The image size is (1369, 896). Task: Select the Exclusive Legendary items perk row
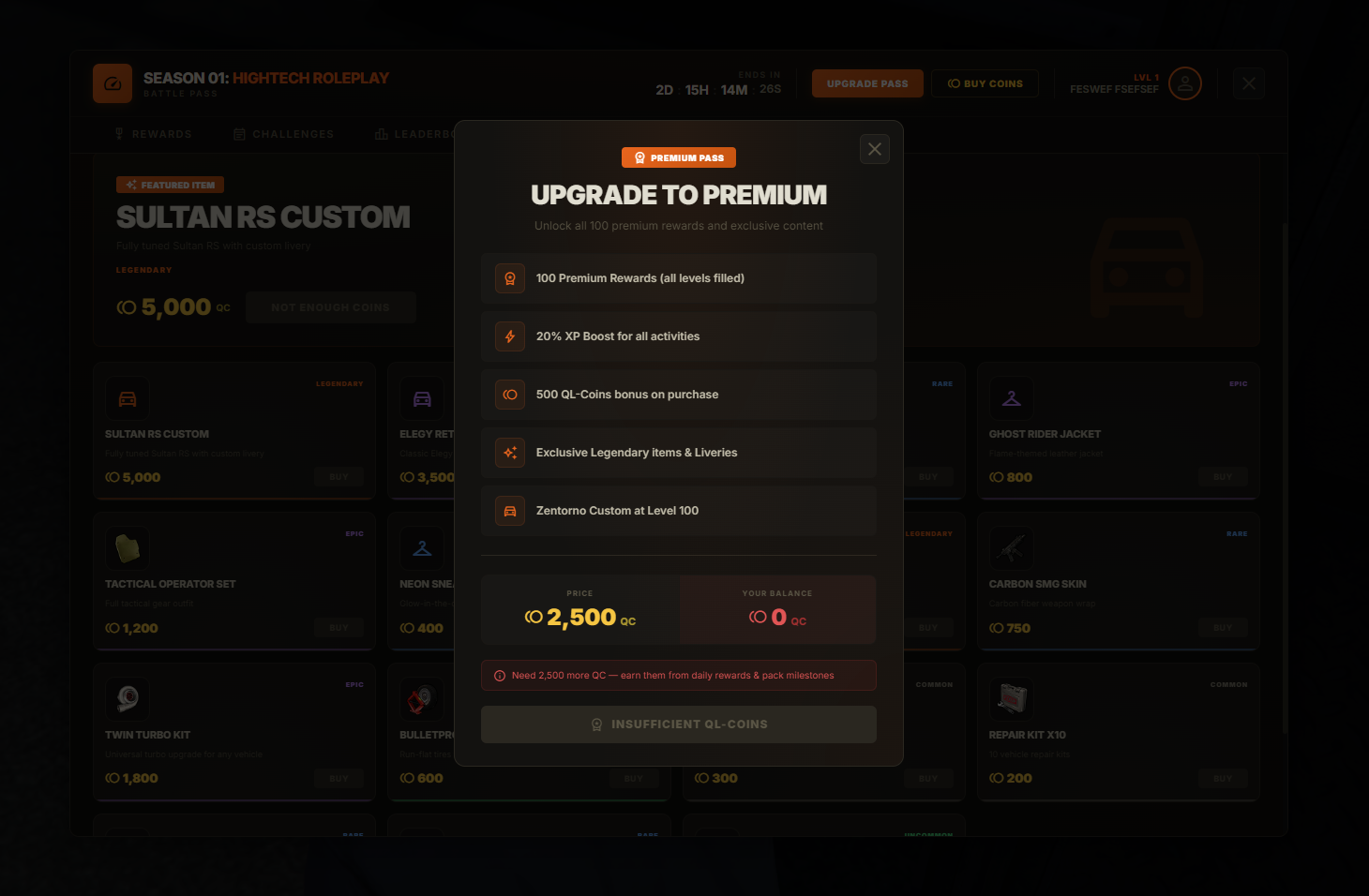click(x=679, y=453)
